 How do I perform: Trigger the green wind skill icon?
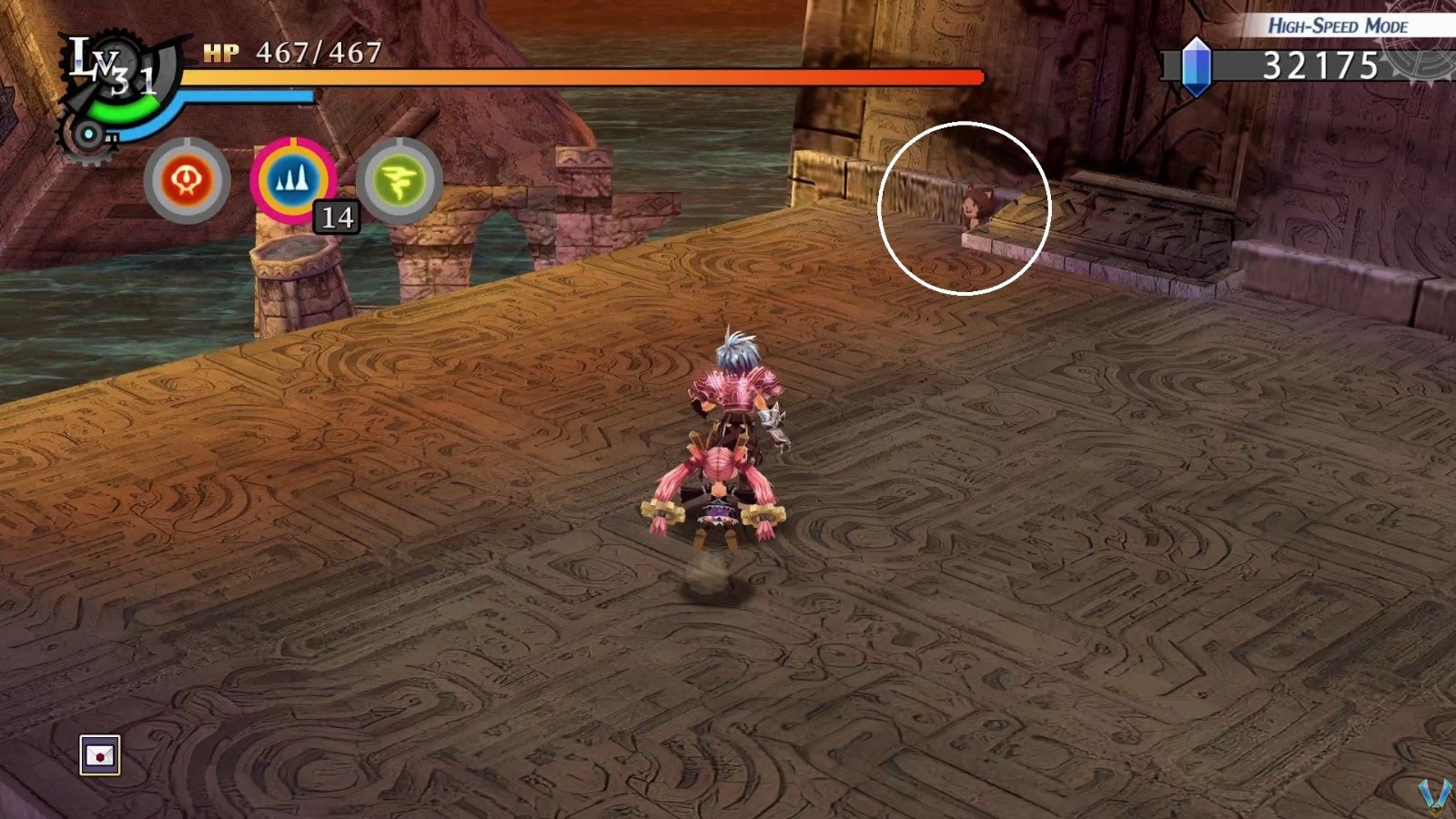[x=403, y=179]
